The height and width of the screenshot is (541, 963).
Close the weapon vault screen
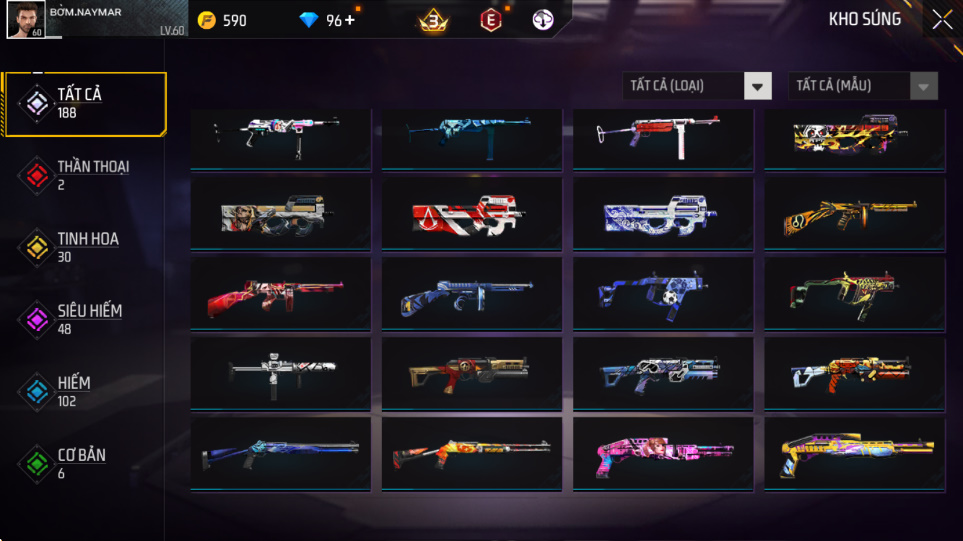(x=941, y=20)
